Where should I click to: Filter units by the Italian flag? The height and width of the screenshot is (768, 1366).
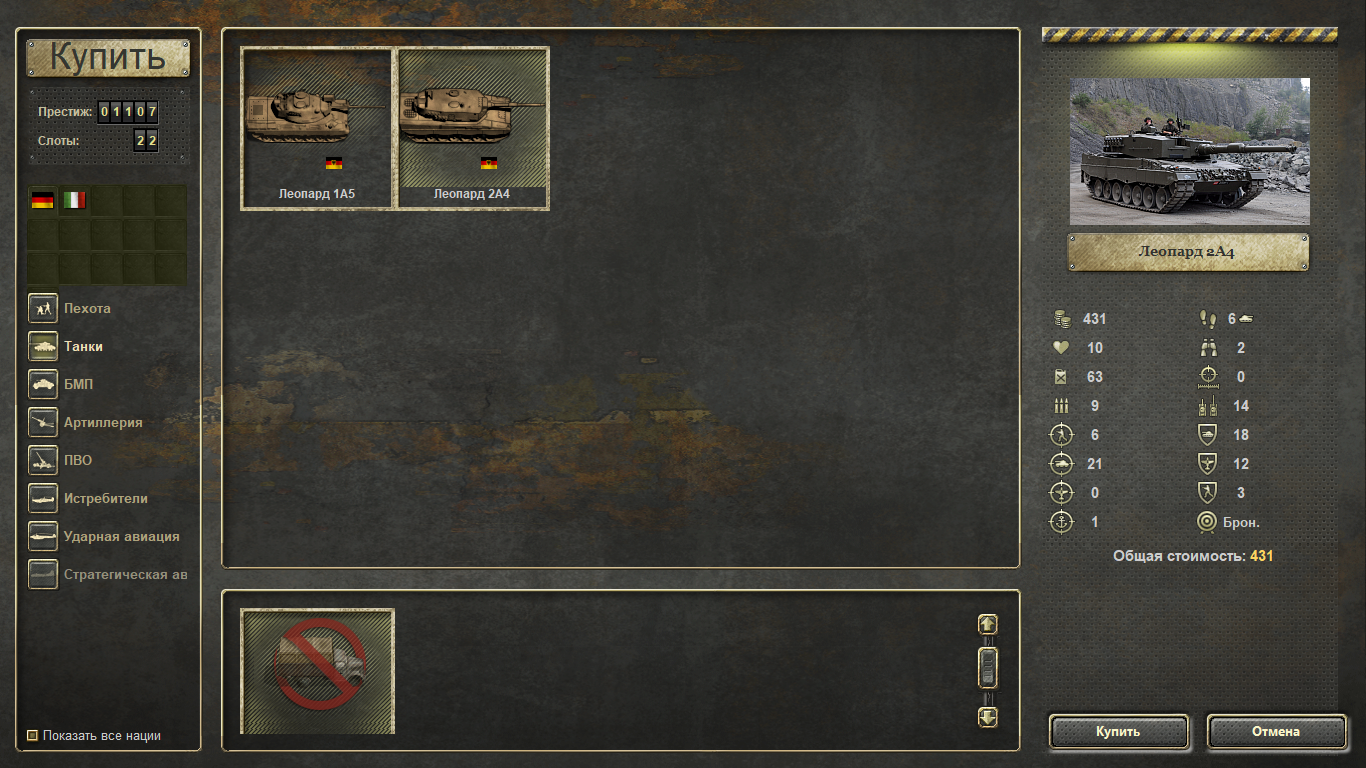(x=74, y=200)
